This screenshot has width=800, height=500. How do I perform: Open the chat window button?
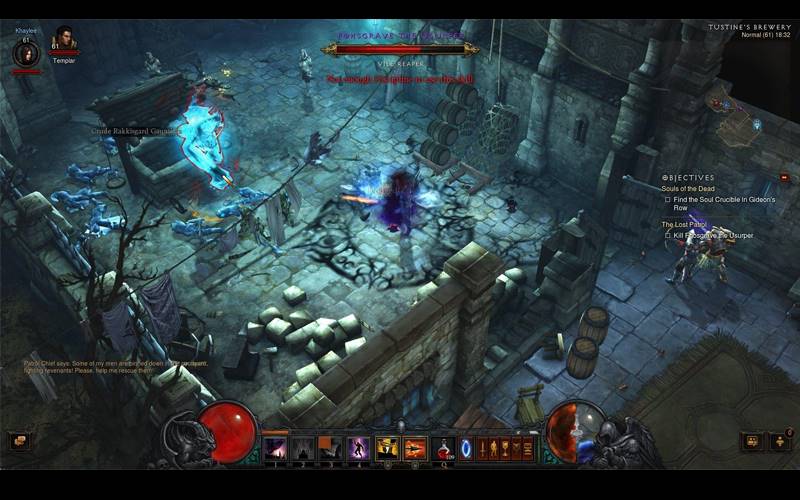coord(17,440)
